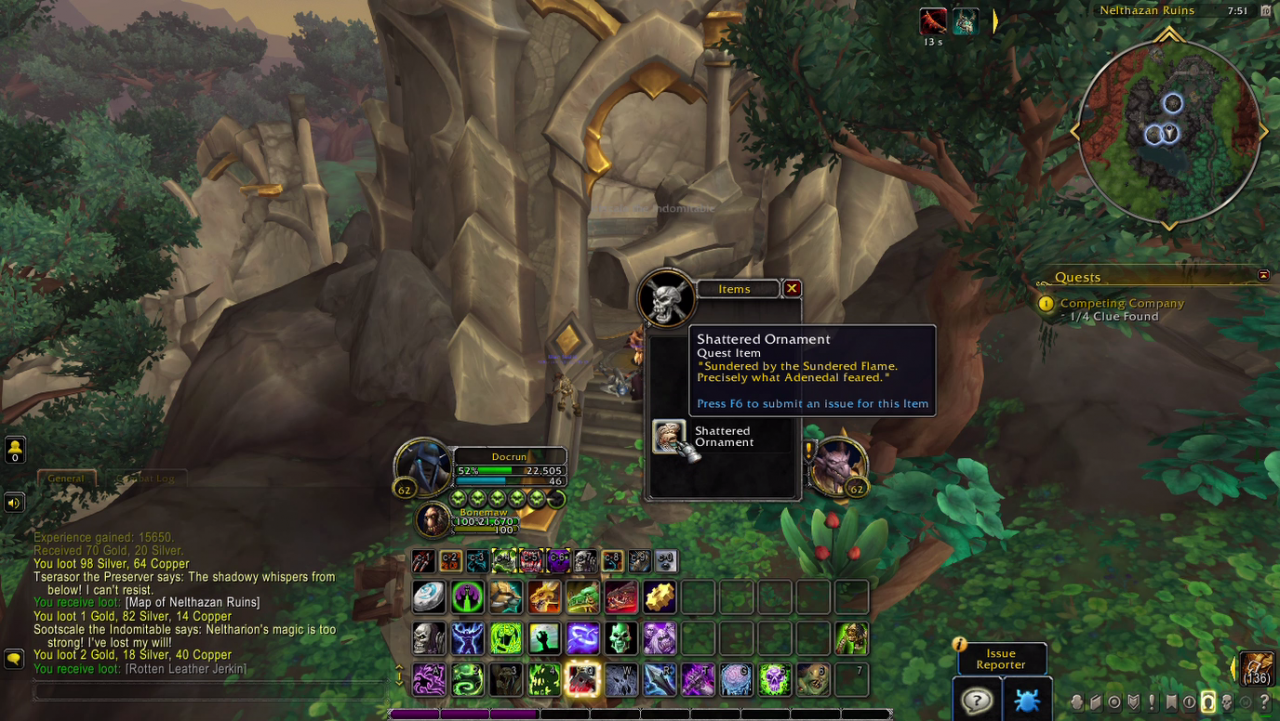The image size is (1280, 721).
Task: Cast the glowing highlighted action bar ability
Action: pyautogui.click(x=582, y=680)
